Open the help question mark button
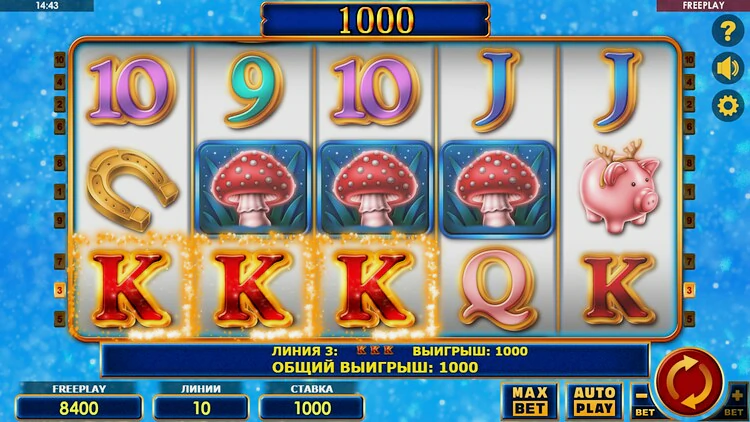The width and height of the screenshot is (750, 422). [725, 31]
